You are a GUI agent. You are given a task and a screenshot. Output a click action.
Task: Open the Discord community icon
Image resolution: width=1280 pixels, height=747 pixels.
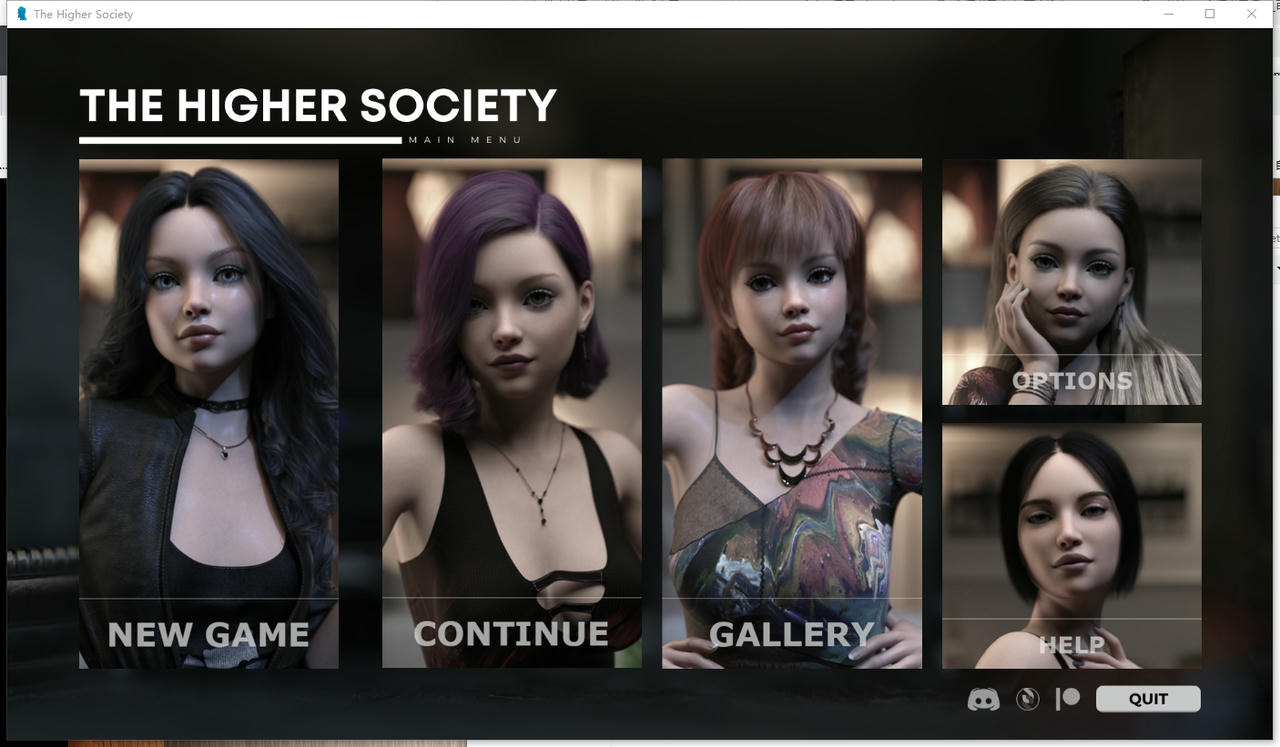pos(983,699)
